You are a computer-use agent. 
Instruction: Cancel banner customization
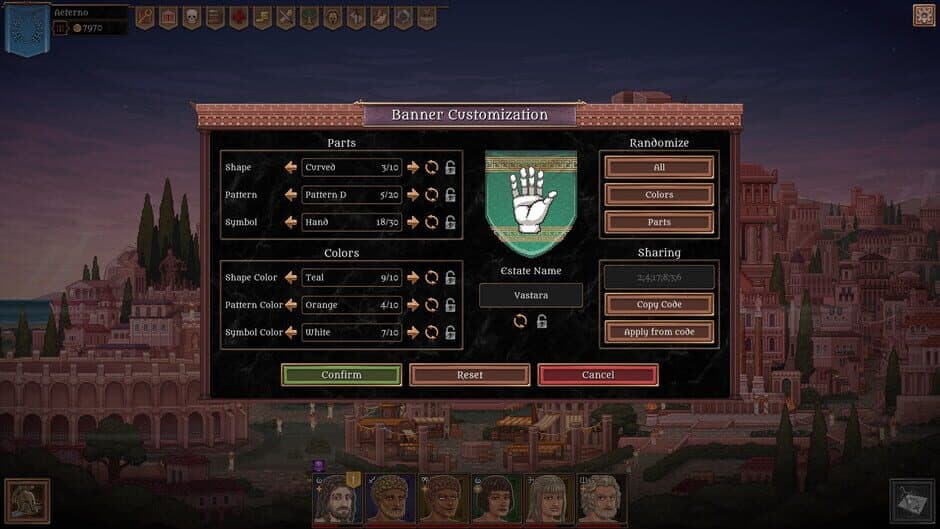(598, 375)
